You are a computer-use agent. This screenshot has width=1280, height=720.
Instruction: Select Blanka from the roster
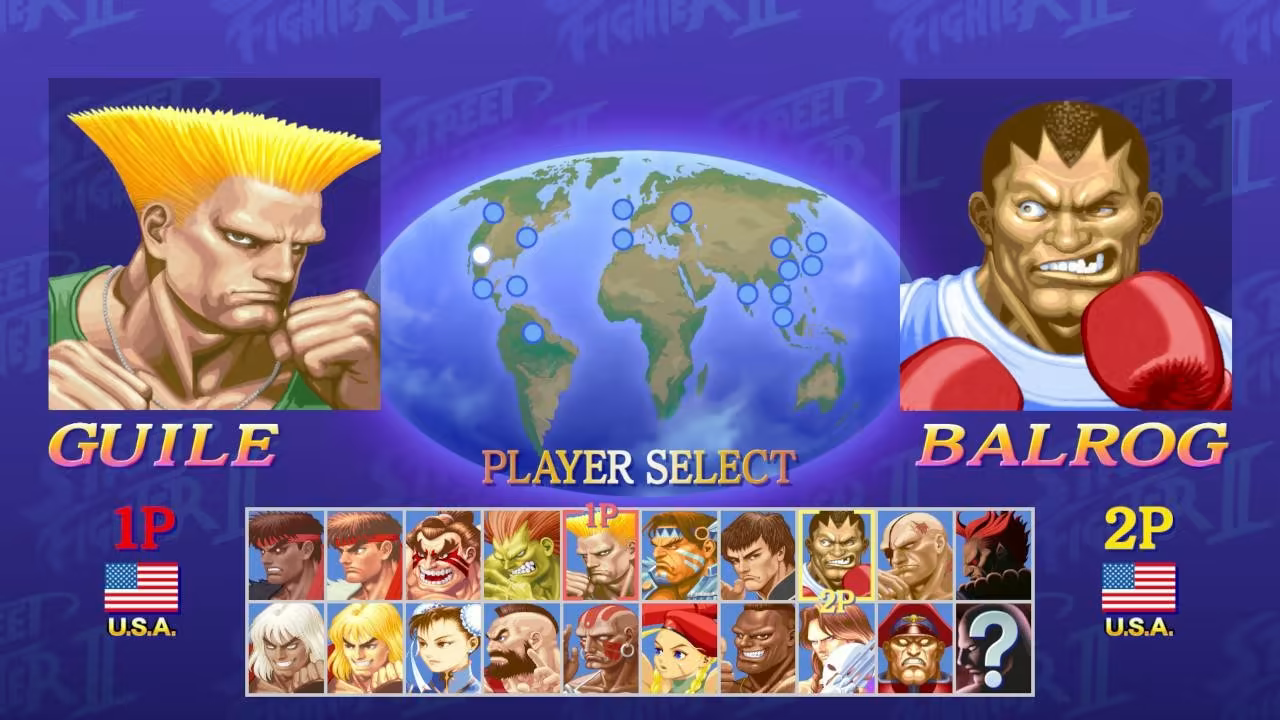(x=520, y=555)
